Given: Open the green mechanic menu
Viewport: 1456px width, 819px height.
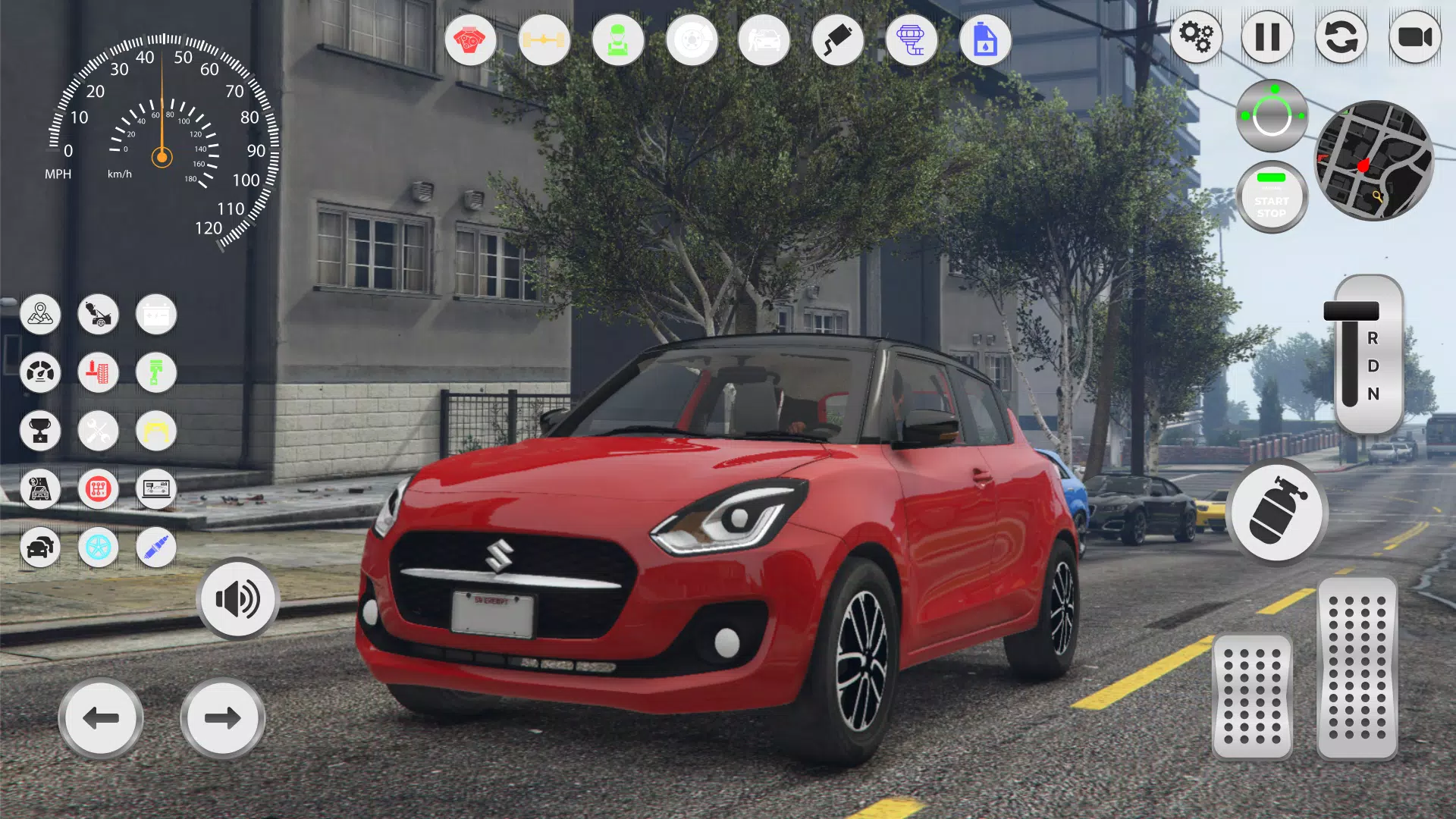Looking at the screenshot, I should [618, 40].
